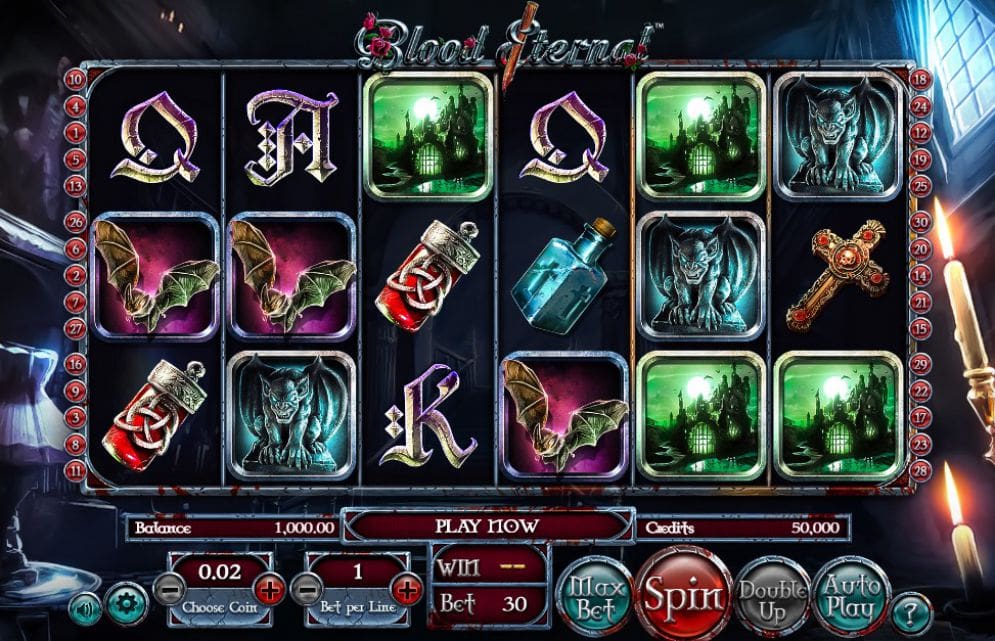
Task: Choose the Double Up gamble option
Action: pyautogui.click(x=773, y=598)
